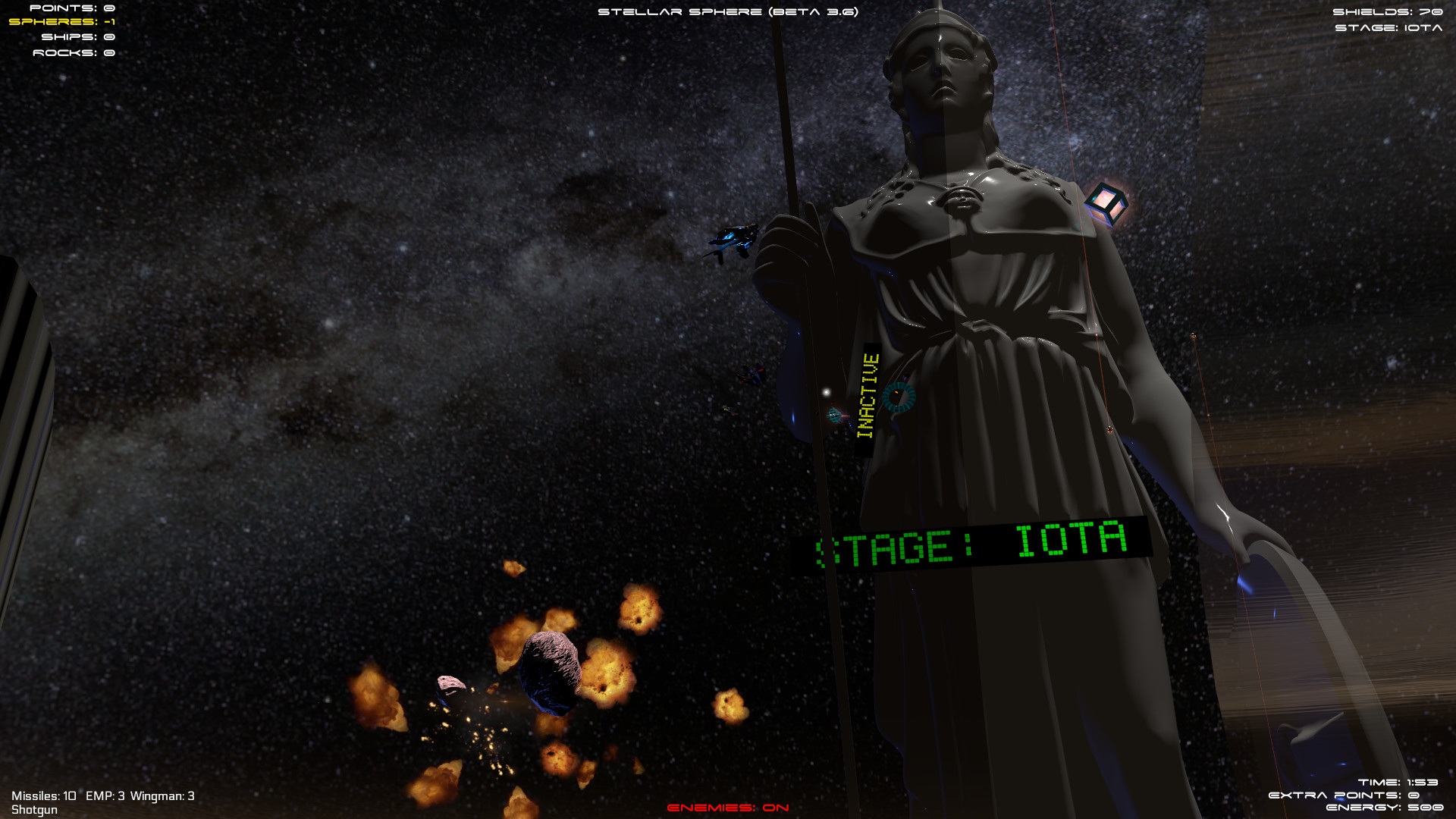Screen dimensions: 1456x819
Task: Click the Missiles: 10 label
Action: tap(44, 796)
